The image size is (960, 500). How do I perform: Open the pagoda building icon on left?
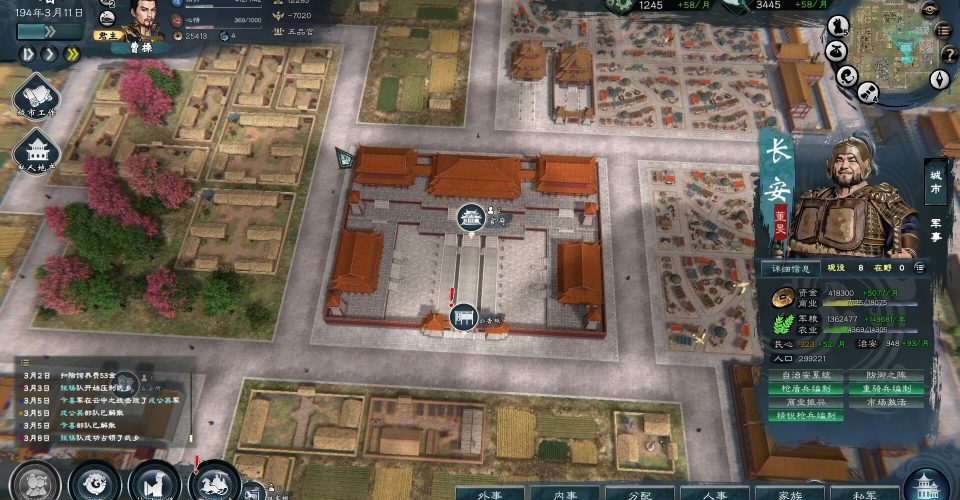pyautogui.click(x=36, y=153)
